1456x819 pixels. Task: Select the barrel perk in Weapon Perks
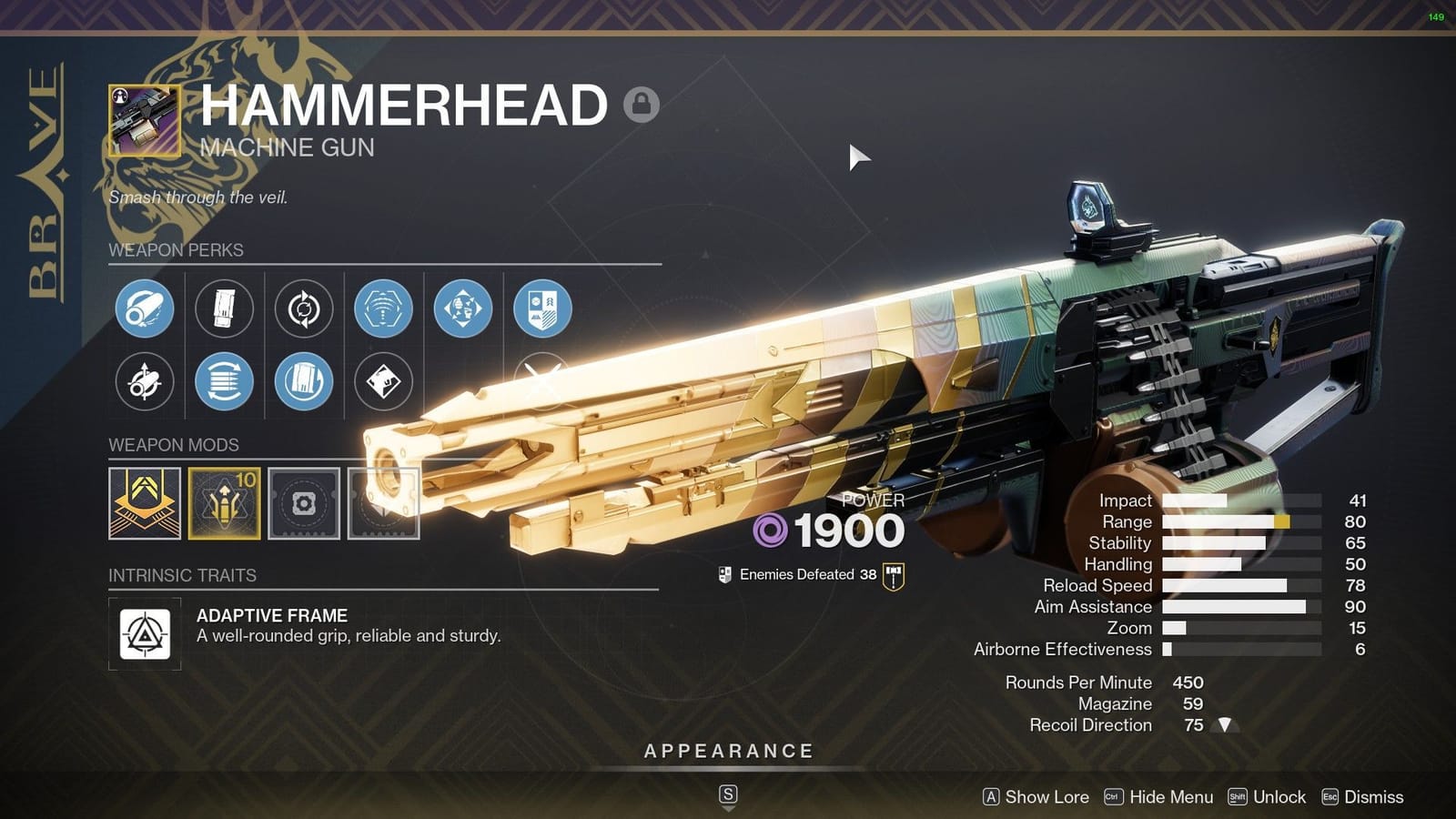pyautogui.click(x=144, y=308)
